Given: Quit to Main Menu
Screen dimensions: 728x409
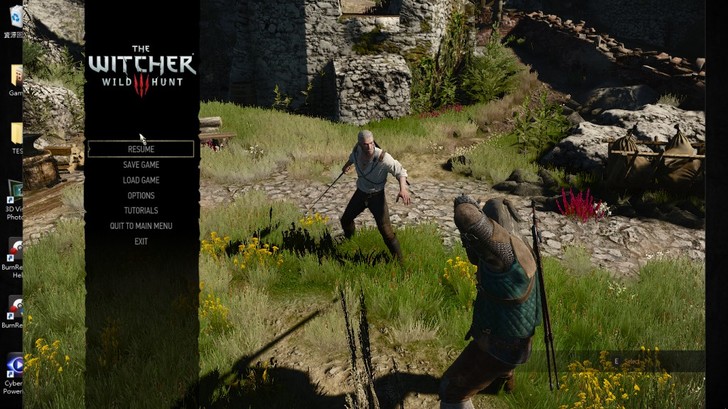Looking at the screenshot, I should click(141, 226).
